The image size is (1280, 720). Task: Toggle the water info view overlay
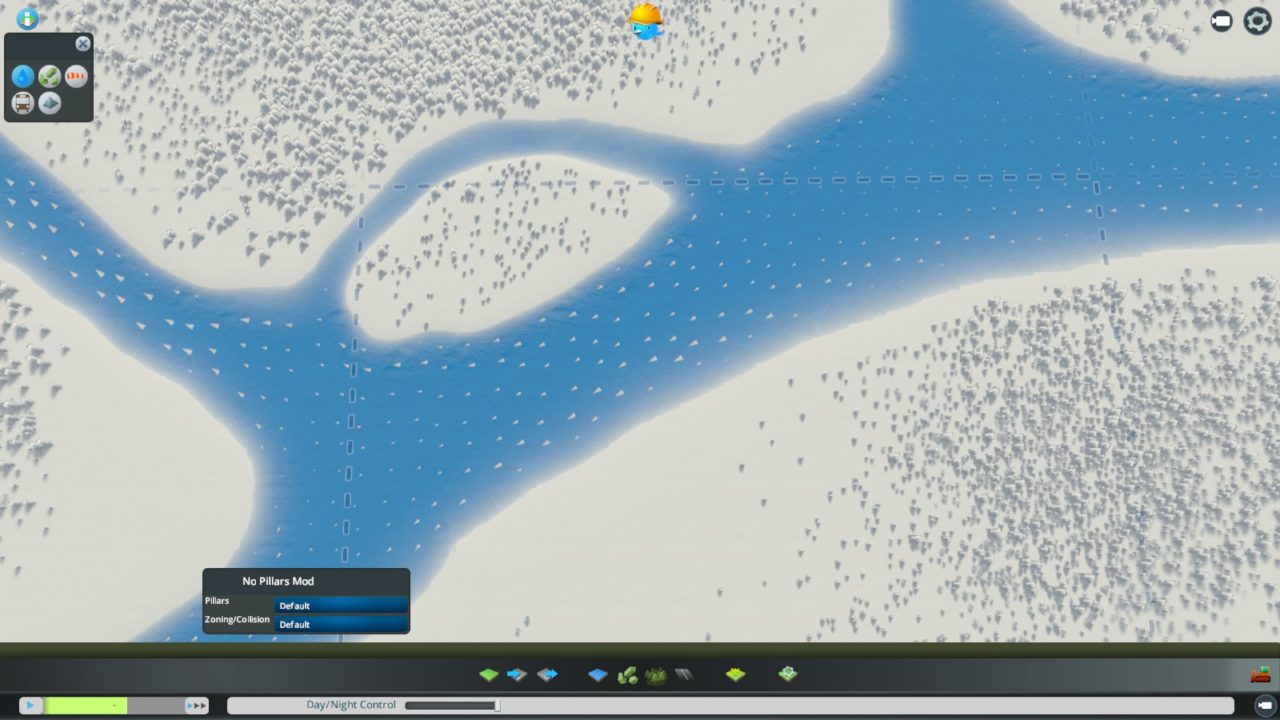pyautogui.click(x=23, y=76)
